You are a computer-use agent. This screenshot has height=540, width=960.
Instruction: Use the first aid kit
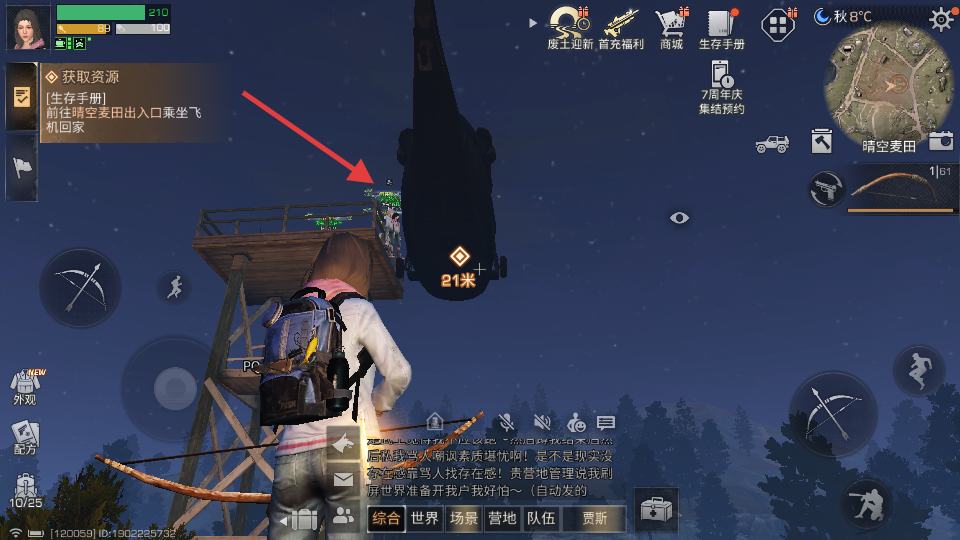click(656, 510)
